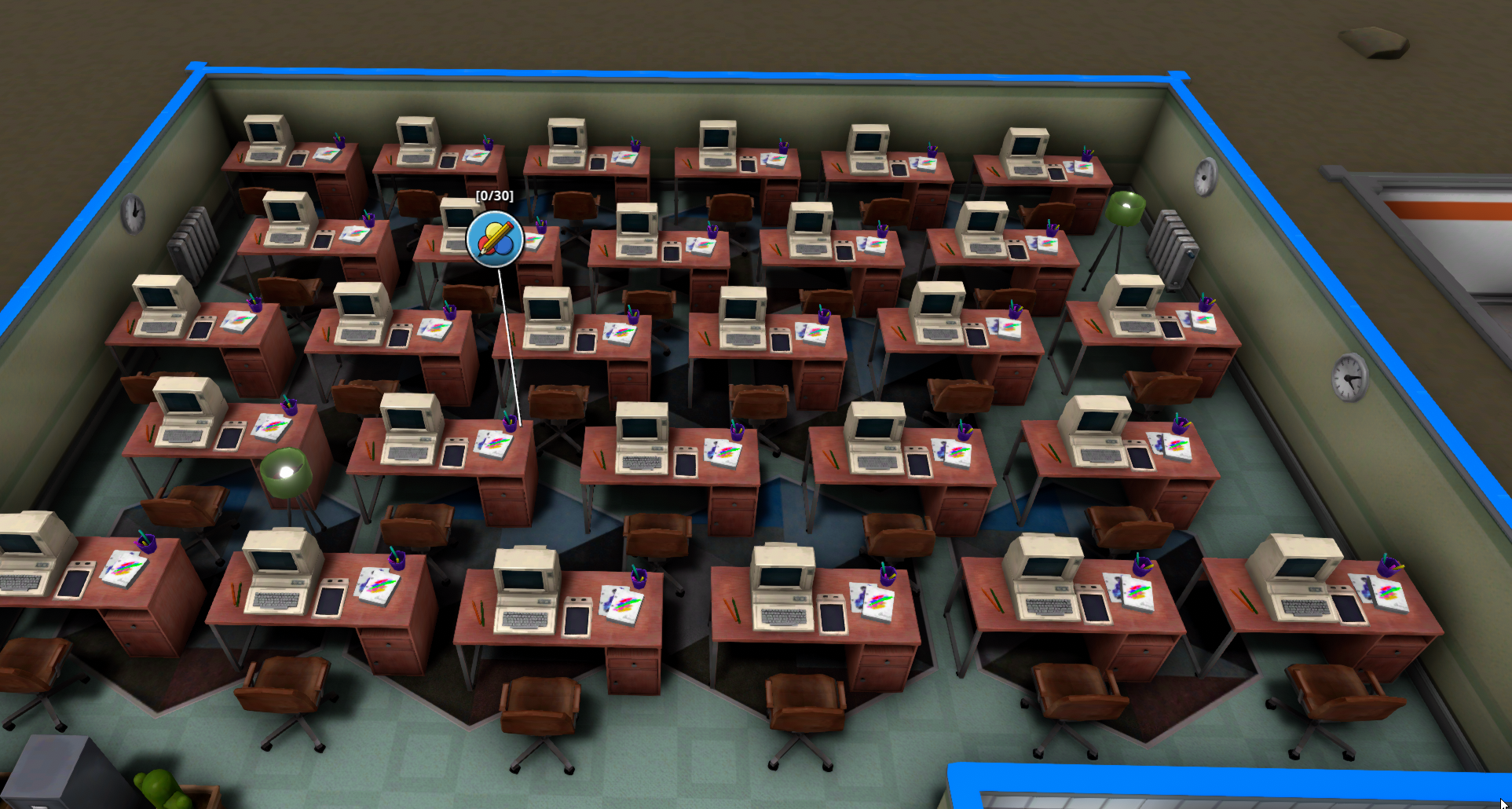
Task: Open the art room marker icon
Action: click(495, 239)
